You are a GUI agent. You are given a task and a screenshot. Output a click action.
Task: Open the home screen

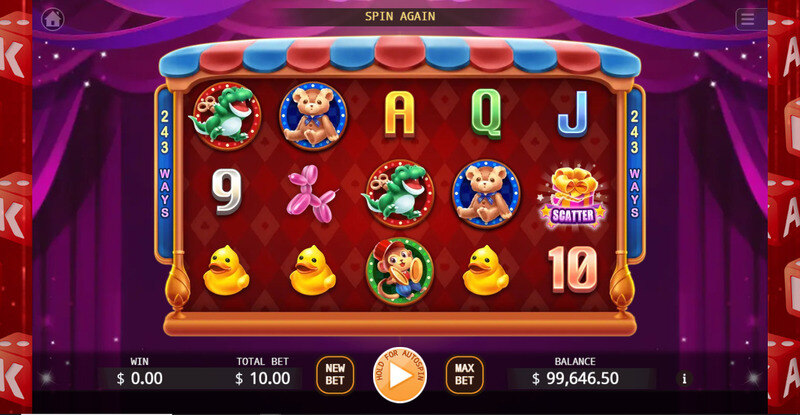tap(52, 18)
